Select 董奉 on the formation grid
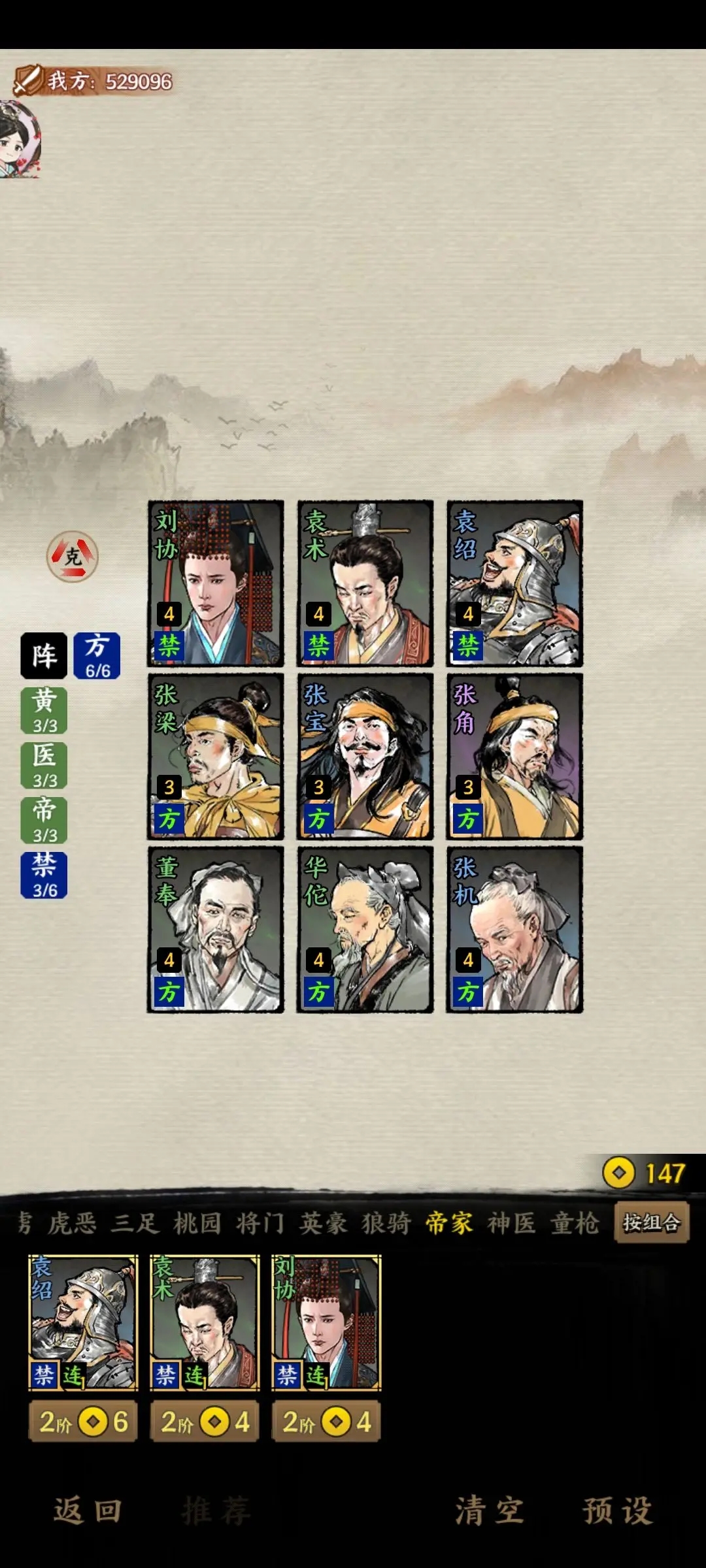This screenshot has width=706, height=1568. 216,930
